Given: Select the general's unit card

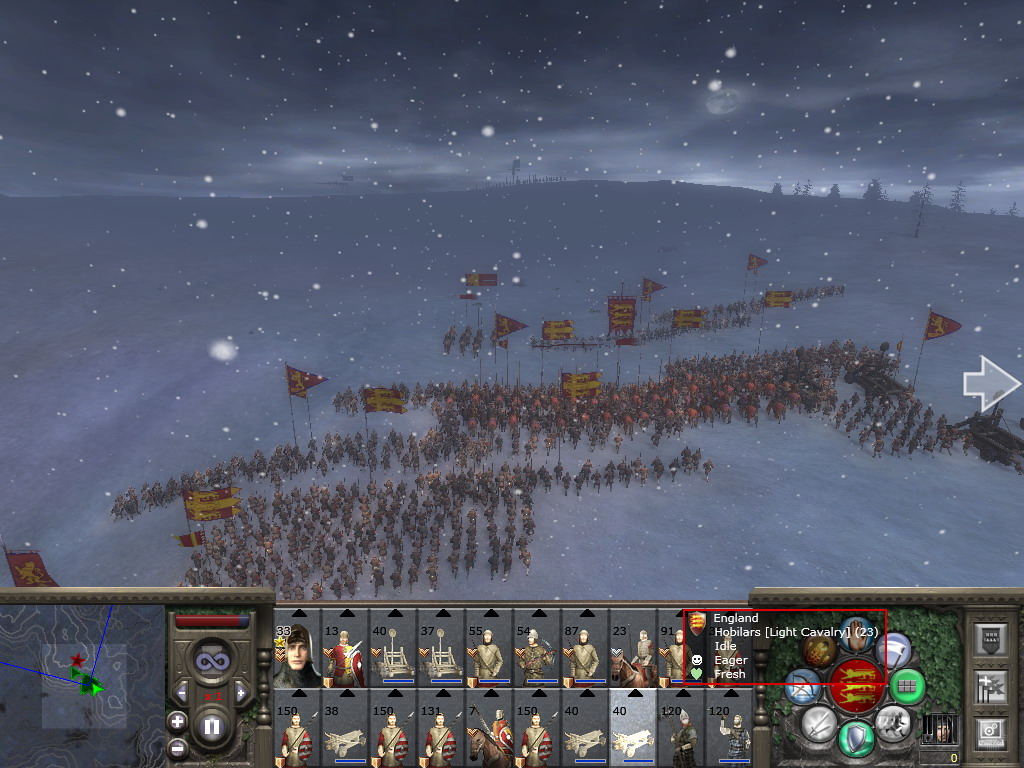Looking at the screenshot, I should coord(297,648).
